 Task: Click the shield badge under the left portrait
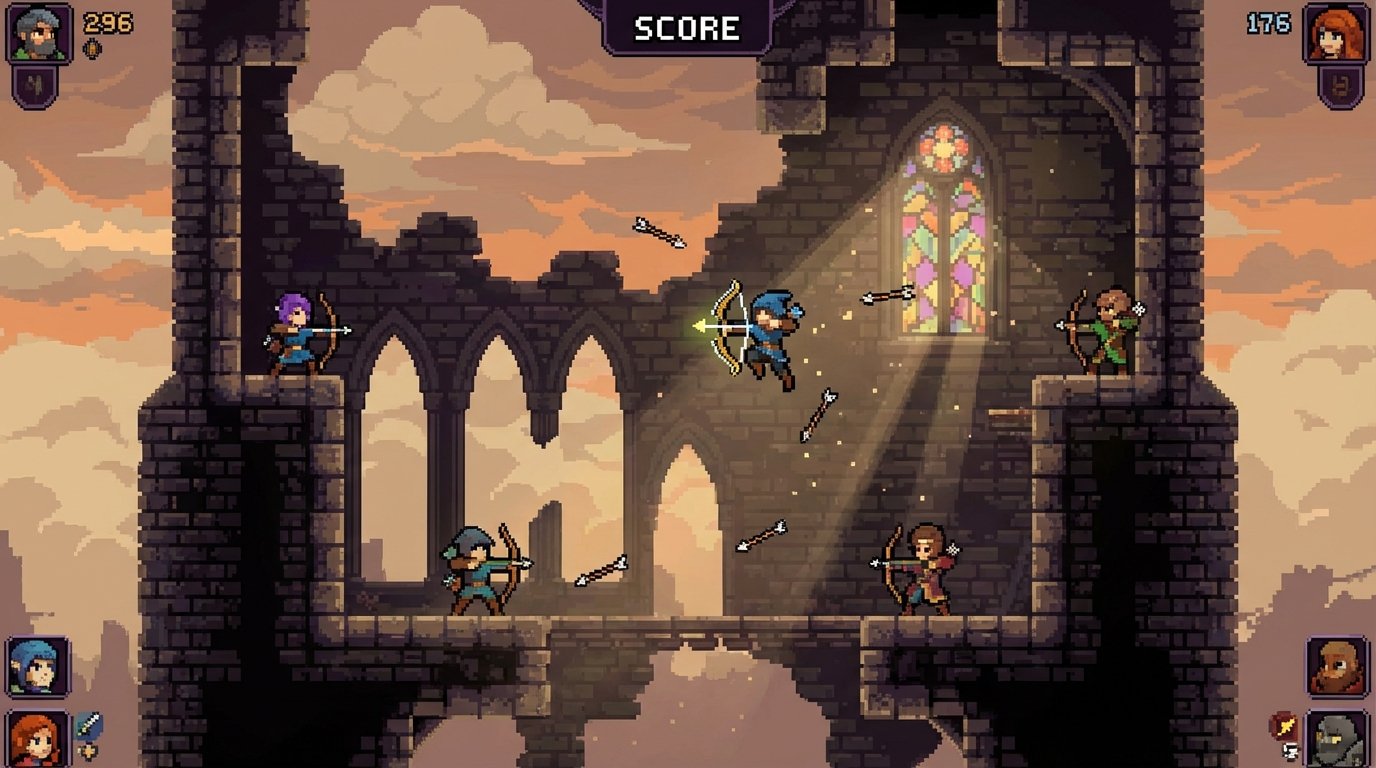[x=33, y=84]
